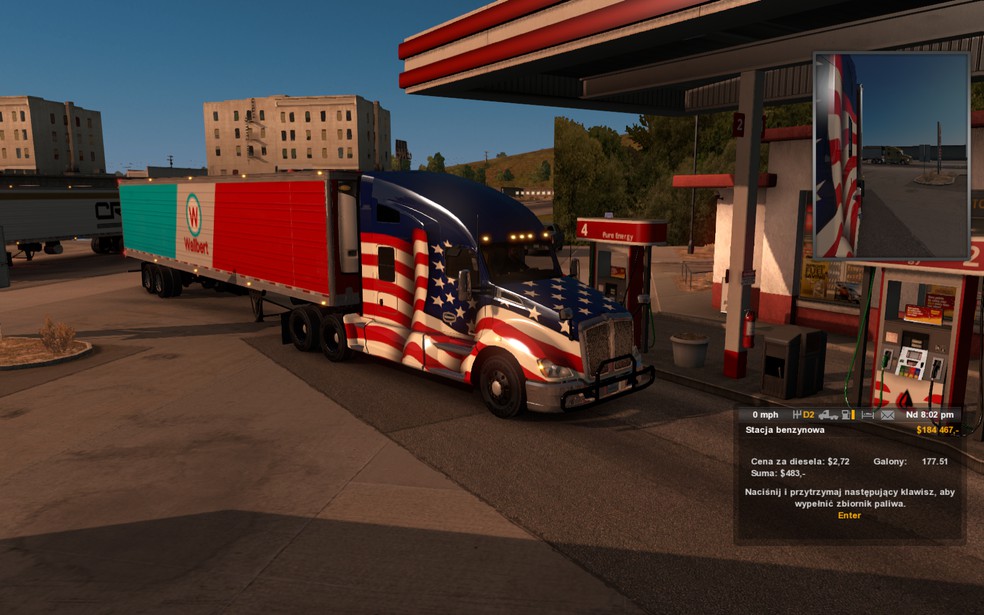The height and width of the screenshot is (615, 984).
Task: Select the truck damage icon
Action: (x=828, y=415)
